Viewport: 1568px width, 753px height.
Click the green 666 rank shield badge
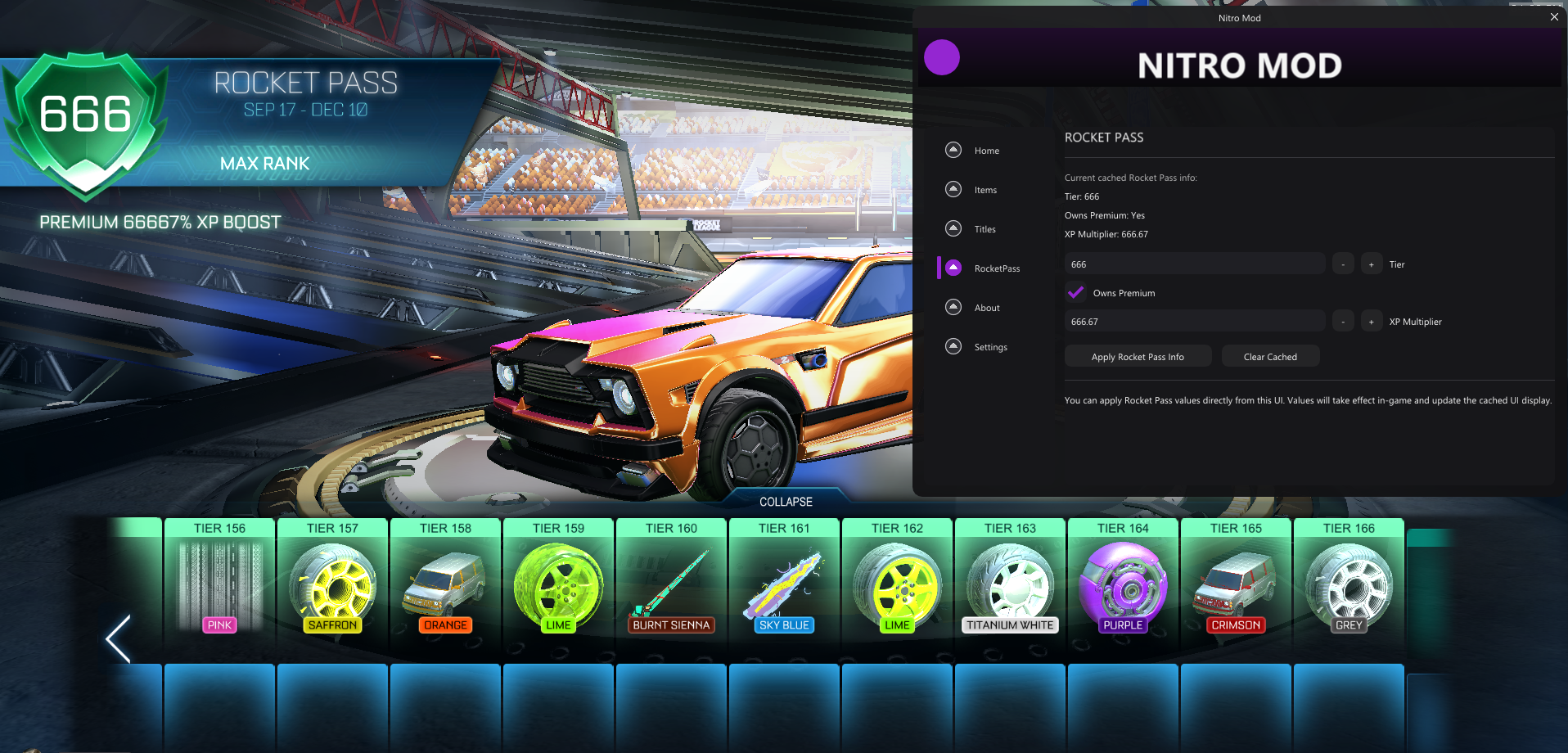pos(86,121)
